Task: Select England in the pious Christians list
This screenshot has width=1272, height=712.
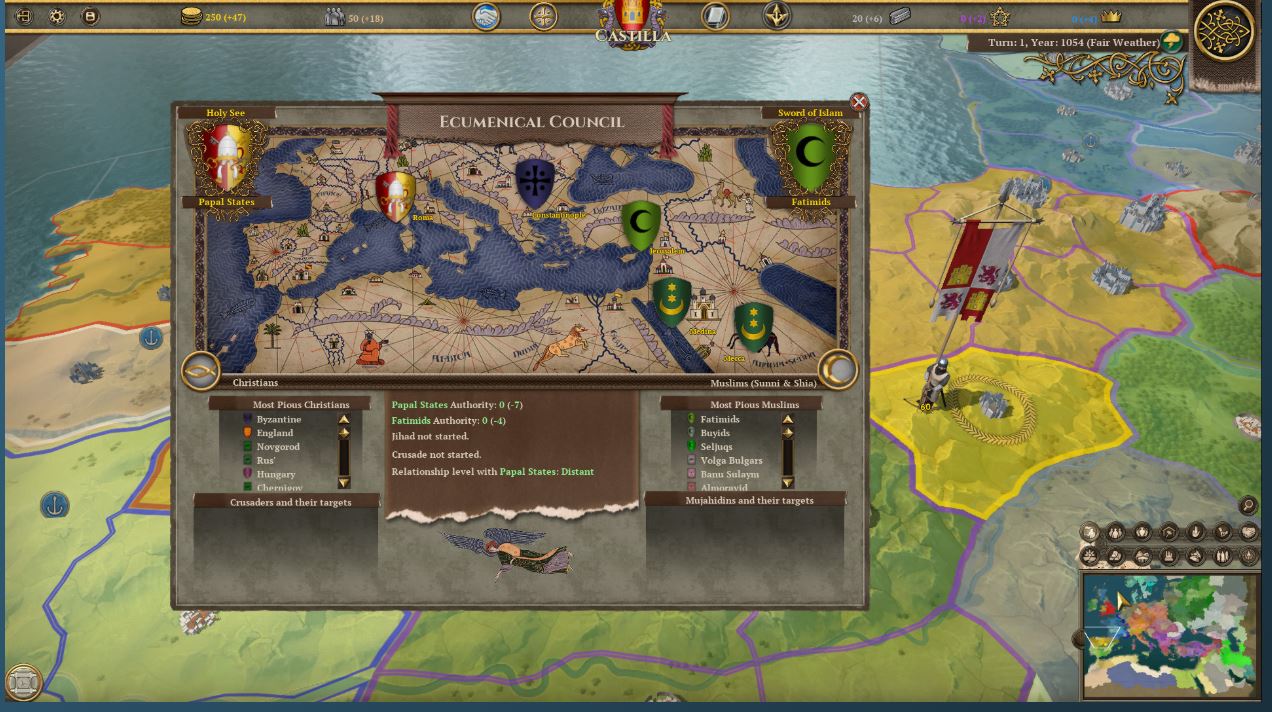Action: (x=274, y=433)
